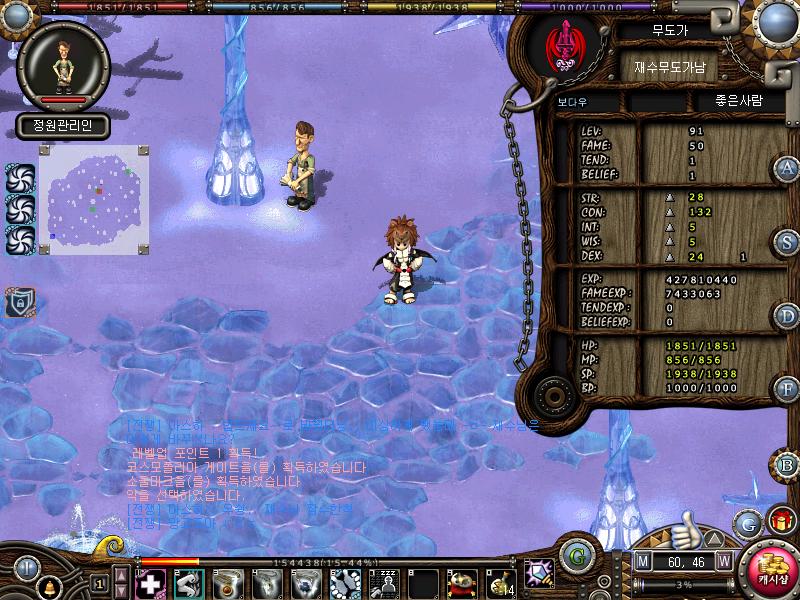Click the green G button near hotbar
The image size is (800, 600).
click(x=574, y=555)
